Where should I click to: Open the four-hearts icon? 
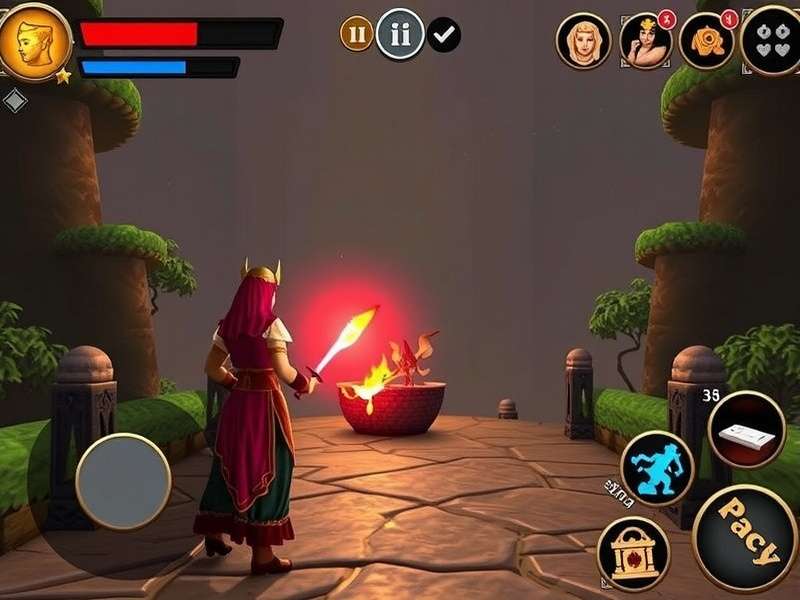(x=773, y=40)
